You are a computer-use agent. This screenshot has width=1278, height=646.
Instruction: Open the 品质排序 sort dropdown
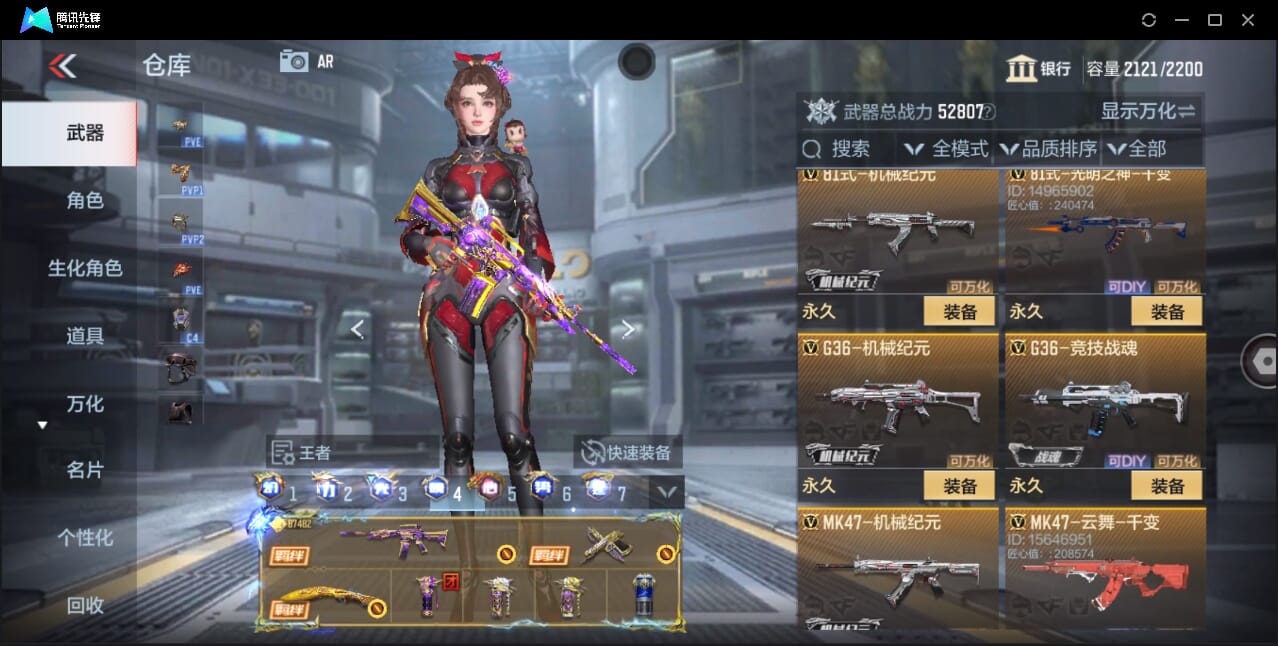point(1048,149)
